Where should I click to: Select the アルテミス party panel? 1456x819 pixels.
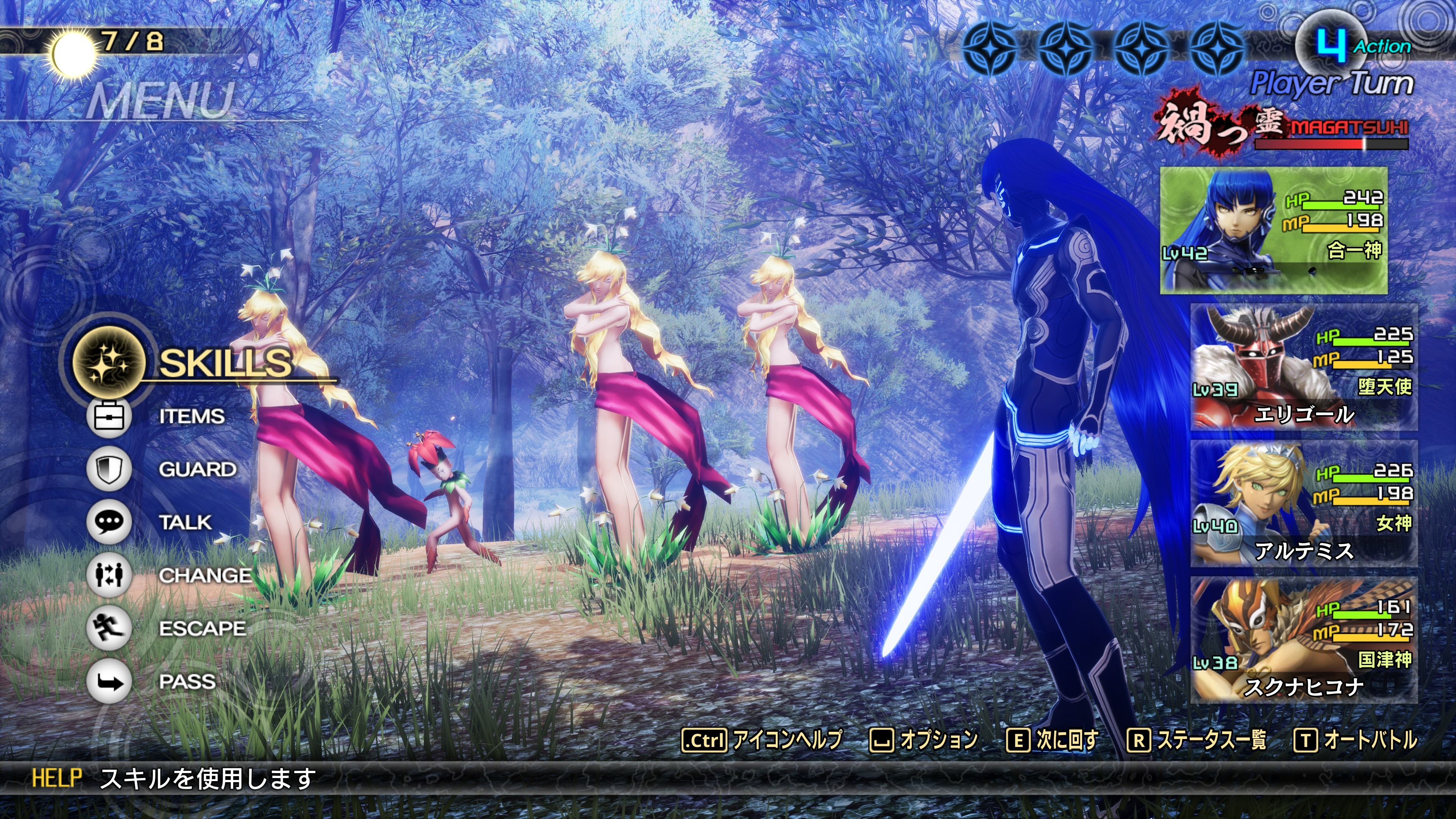[x=1304, y=504]
